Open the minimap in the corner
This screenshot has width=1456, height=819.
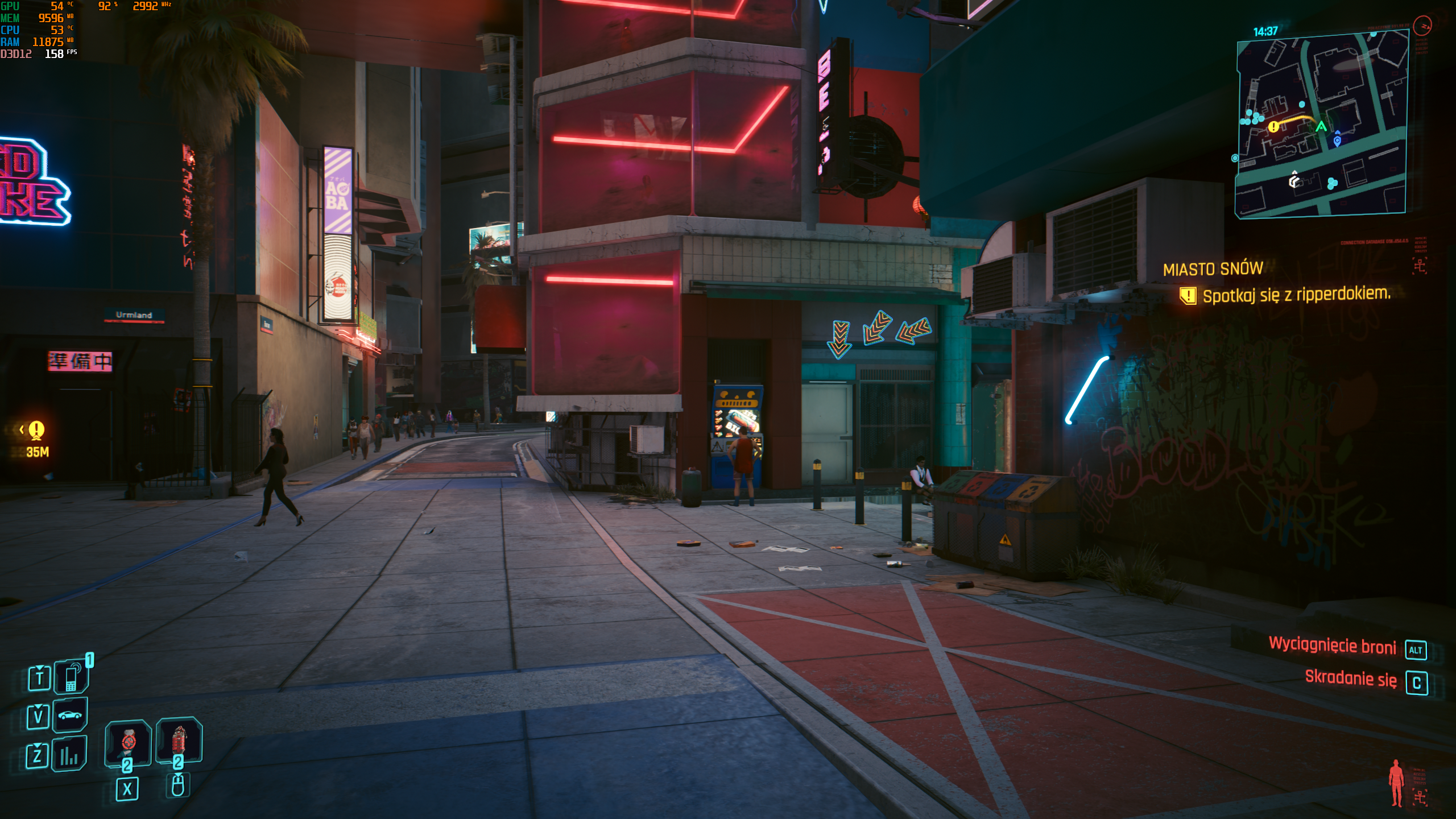coord(1321,125)
